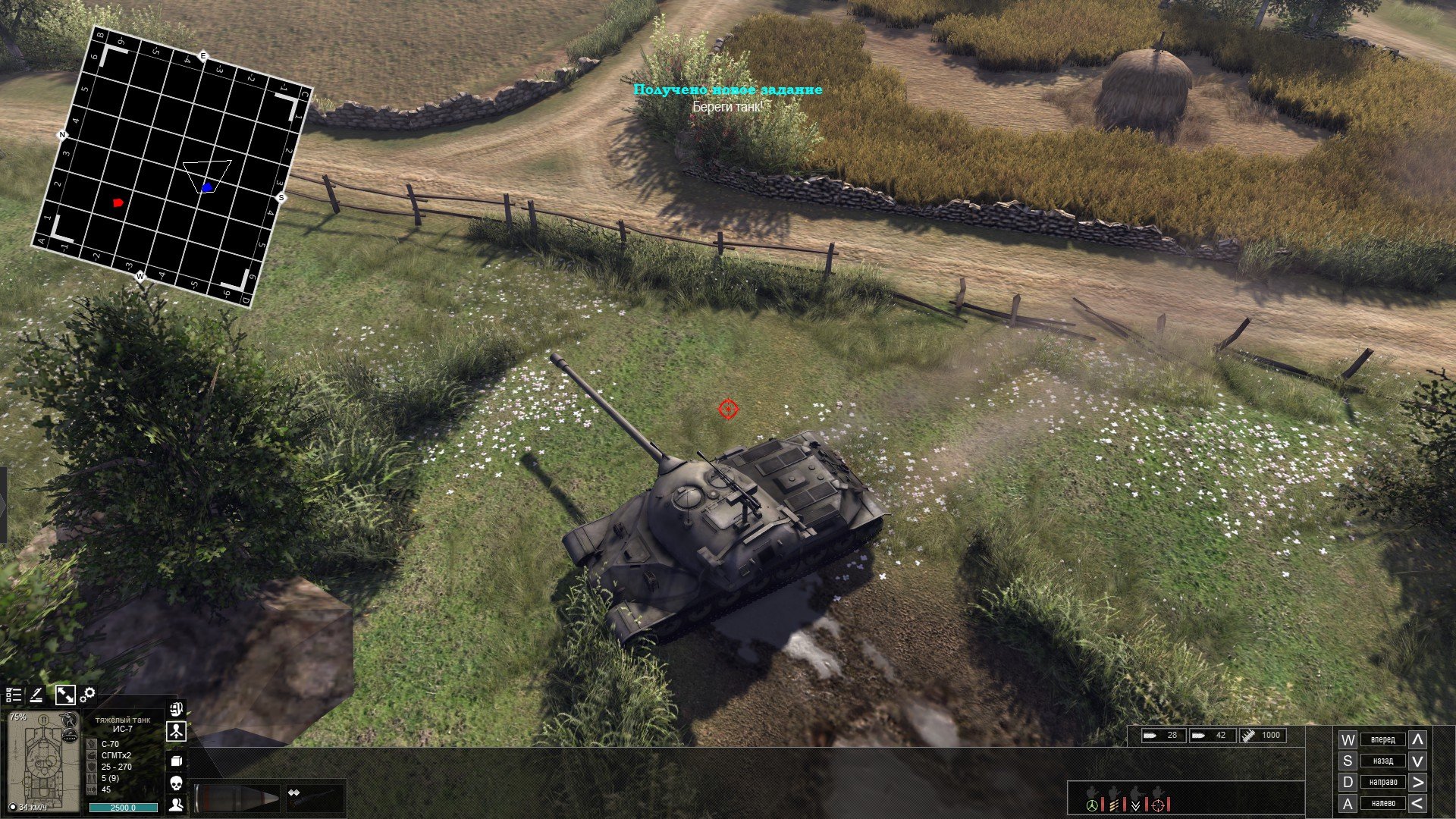Select the pencil edit tool icon
Screen dimensions: 1456x819
[36, 695]
